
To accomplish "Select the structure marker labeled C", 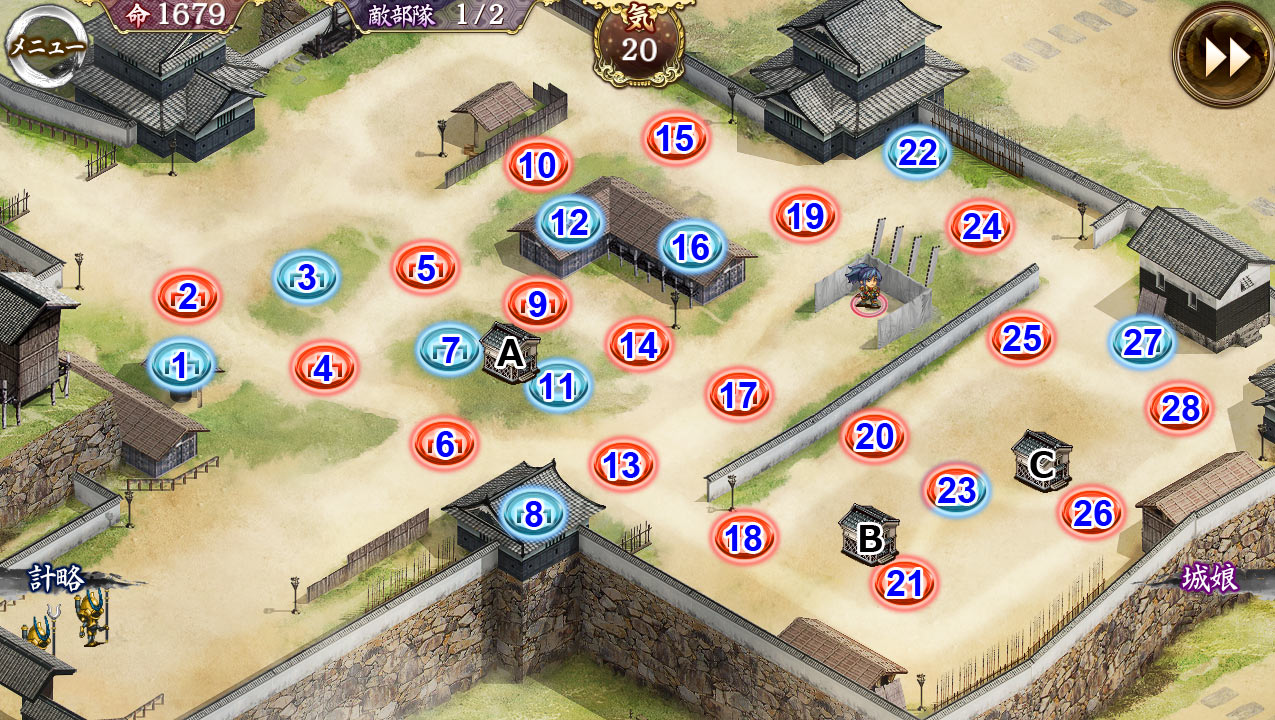I will click(1042, 462).
